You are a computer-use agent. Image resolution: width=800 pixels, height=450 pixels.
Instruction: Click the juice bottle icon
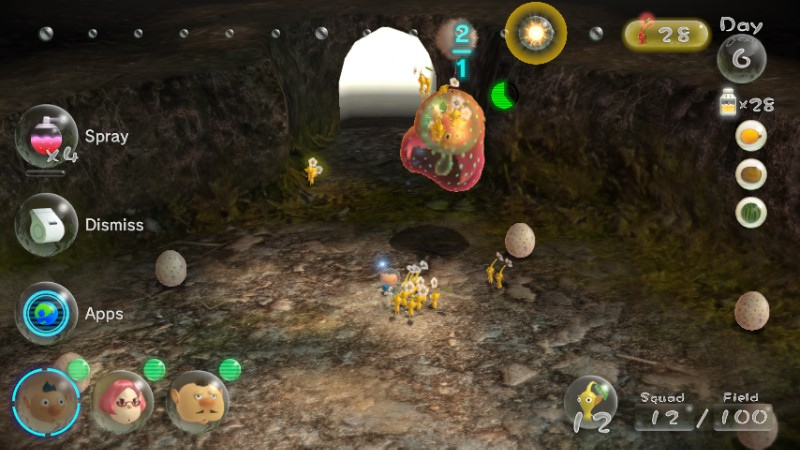coord(729,102)
